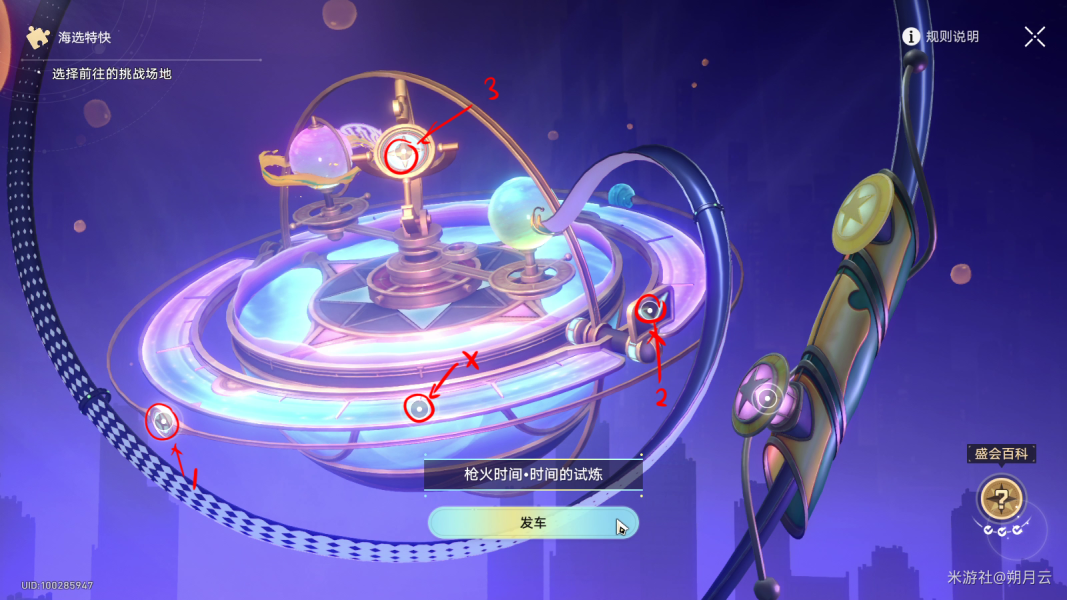Select the stage node marked with red 1
1067x600 pixels.
click(x=162, y=423)
